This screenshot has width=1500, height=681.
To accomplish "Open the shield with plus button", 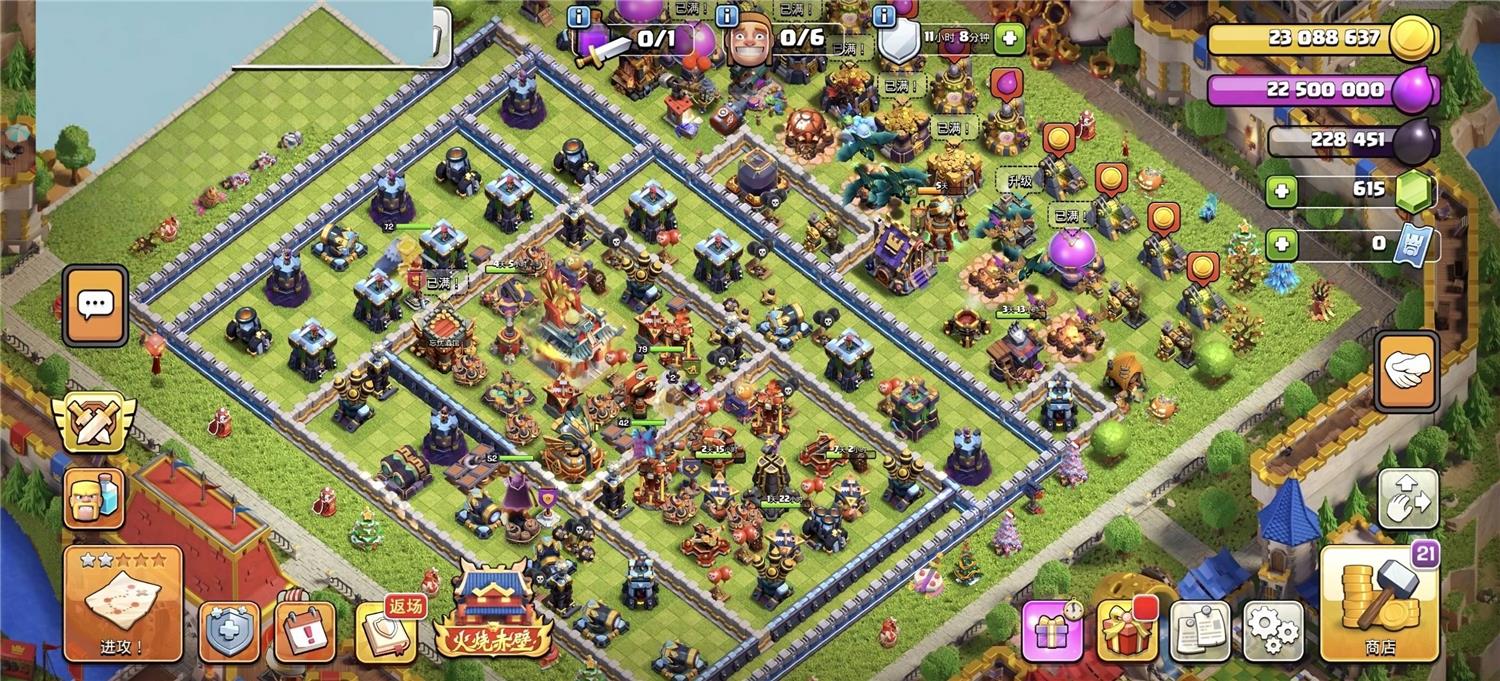I will [x=229, y=632].
